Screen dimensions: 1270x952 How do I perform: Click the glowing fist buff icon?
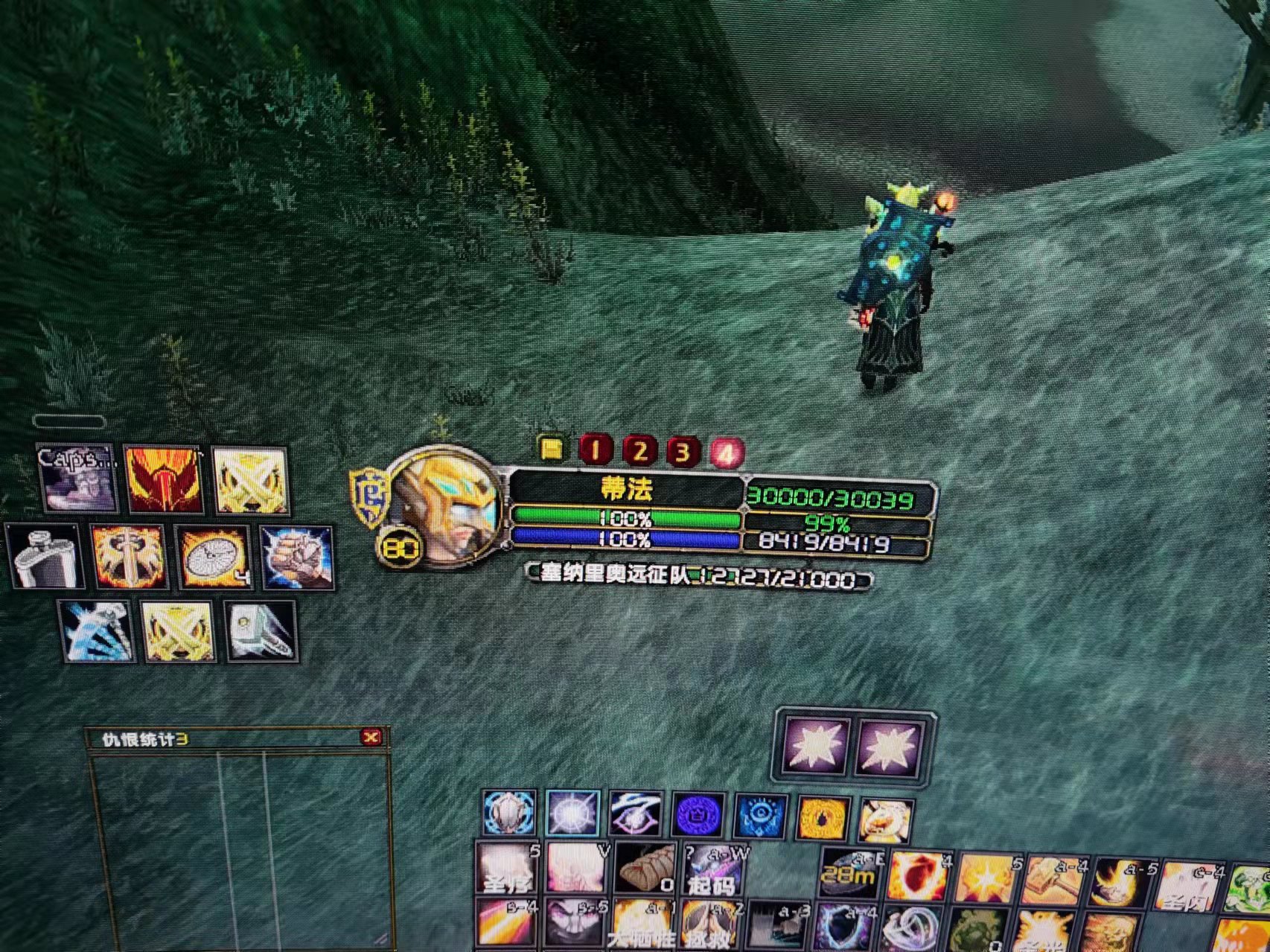pyautogui.click(x=296, y=558)
